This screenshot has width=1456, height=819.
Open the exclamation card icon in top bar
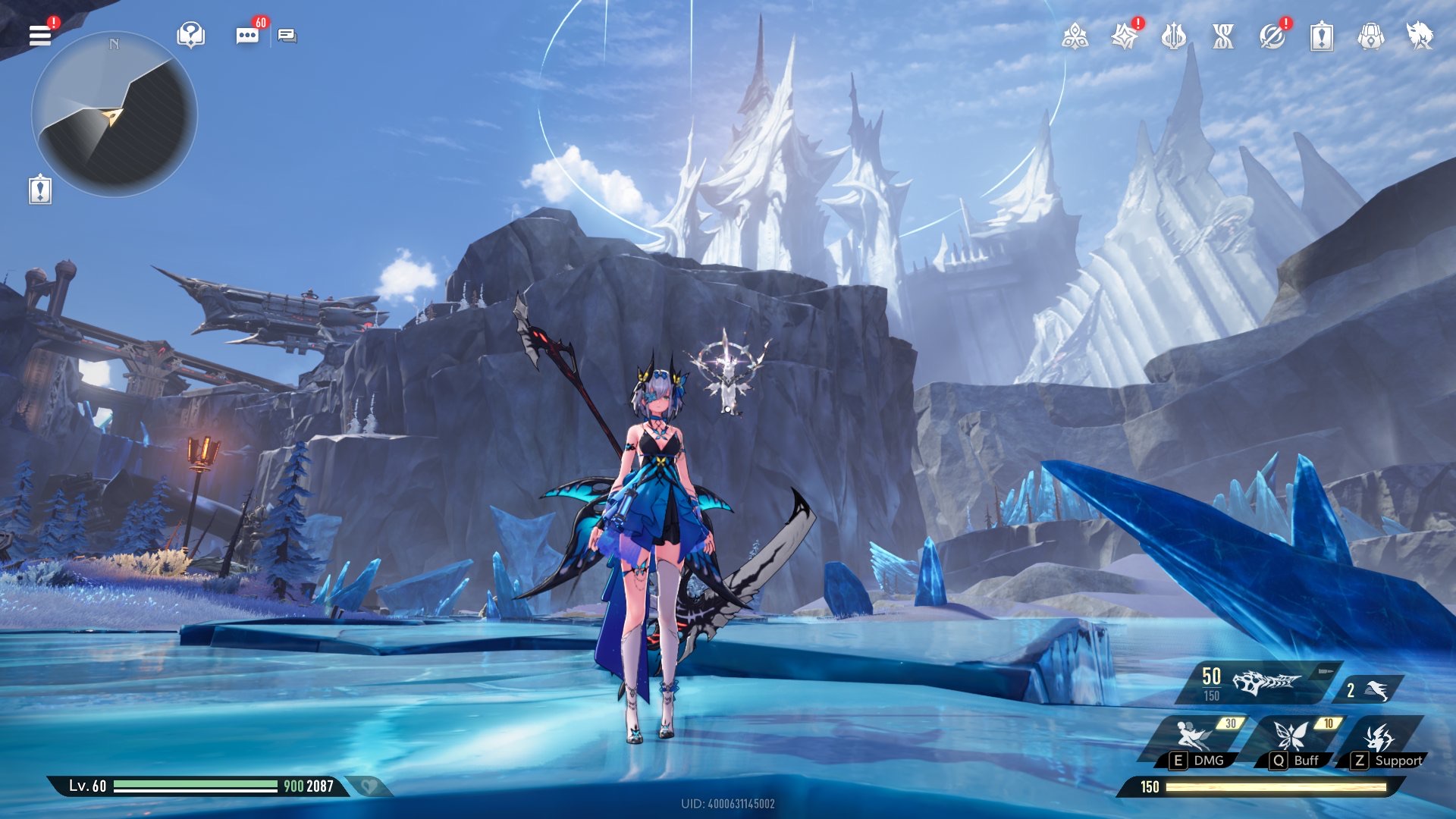click(1321, 36)
